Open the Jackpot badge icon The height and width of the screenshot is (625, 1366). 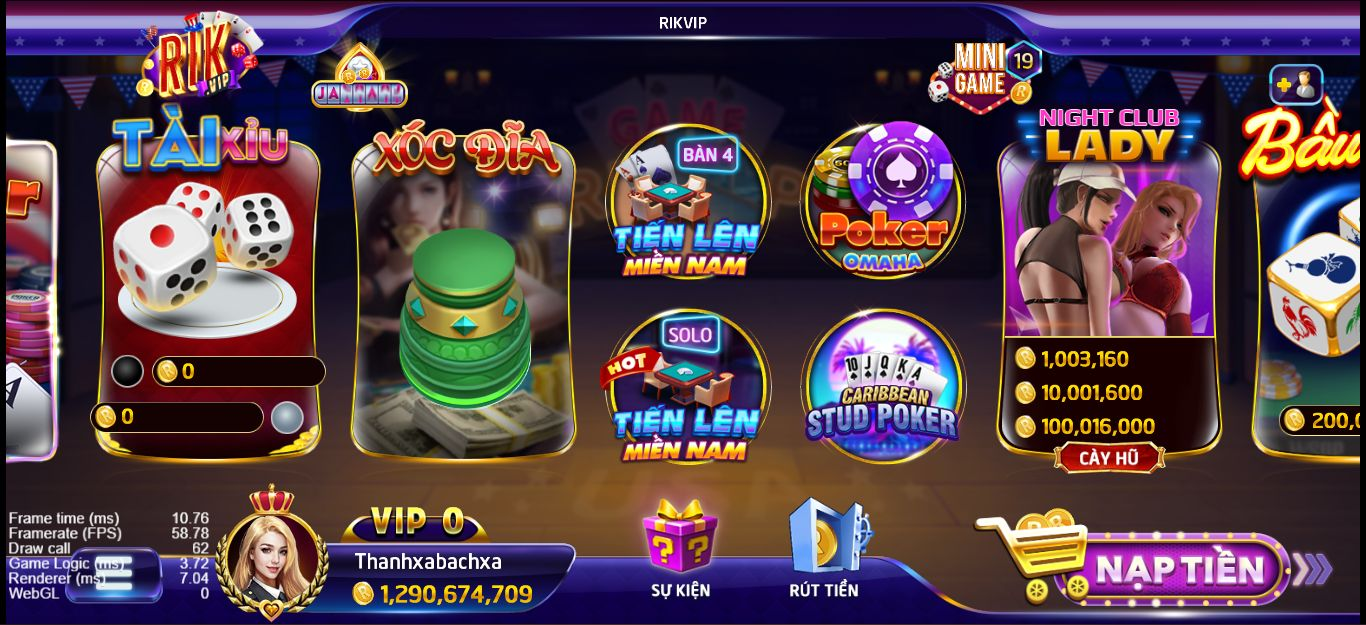coord(358,82)
